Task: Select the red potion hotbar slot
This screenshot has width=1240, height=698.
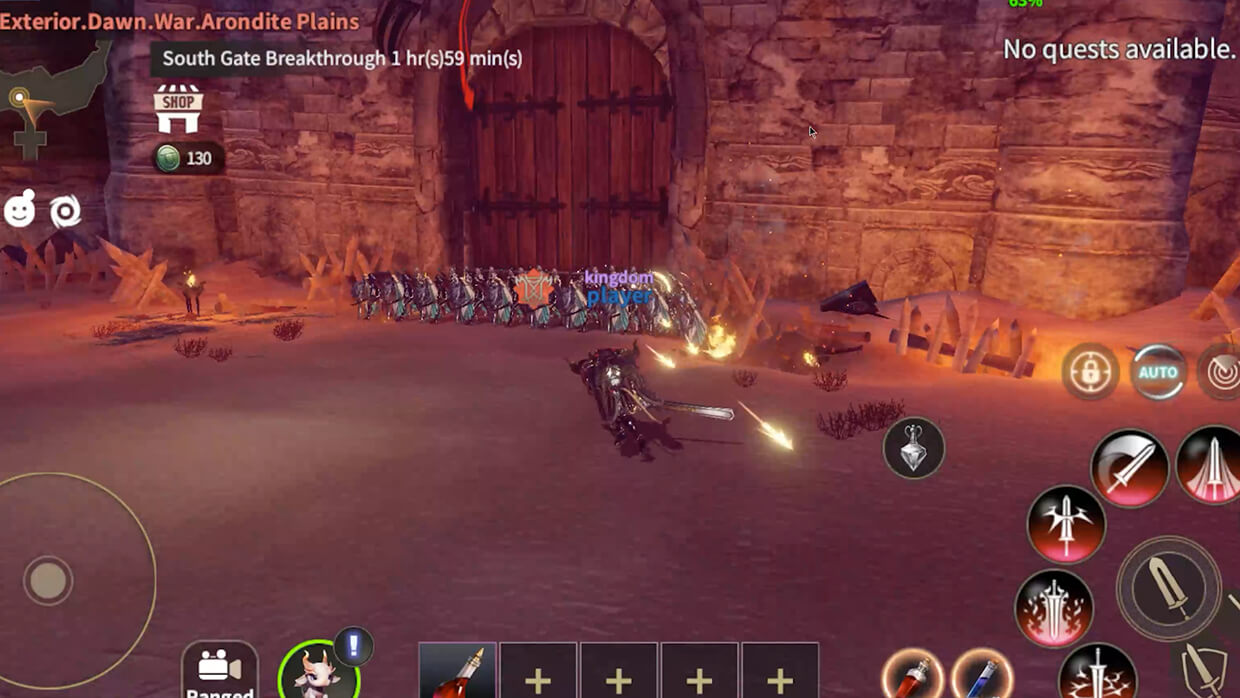Action: 457,672
